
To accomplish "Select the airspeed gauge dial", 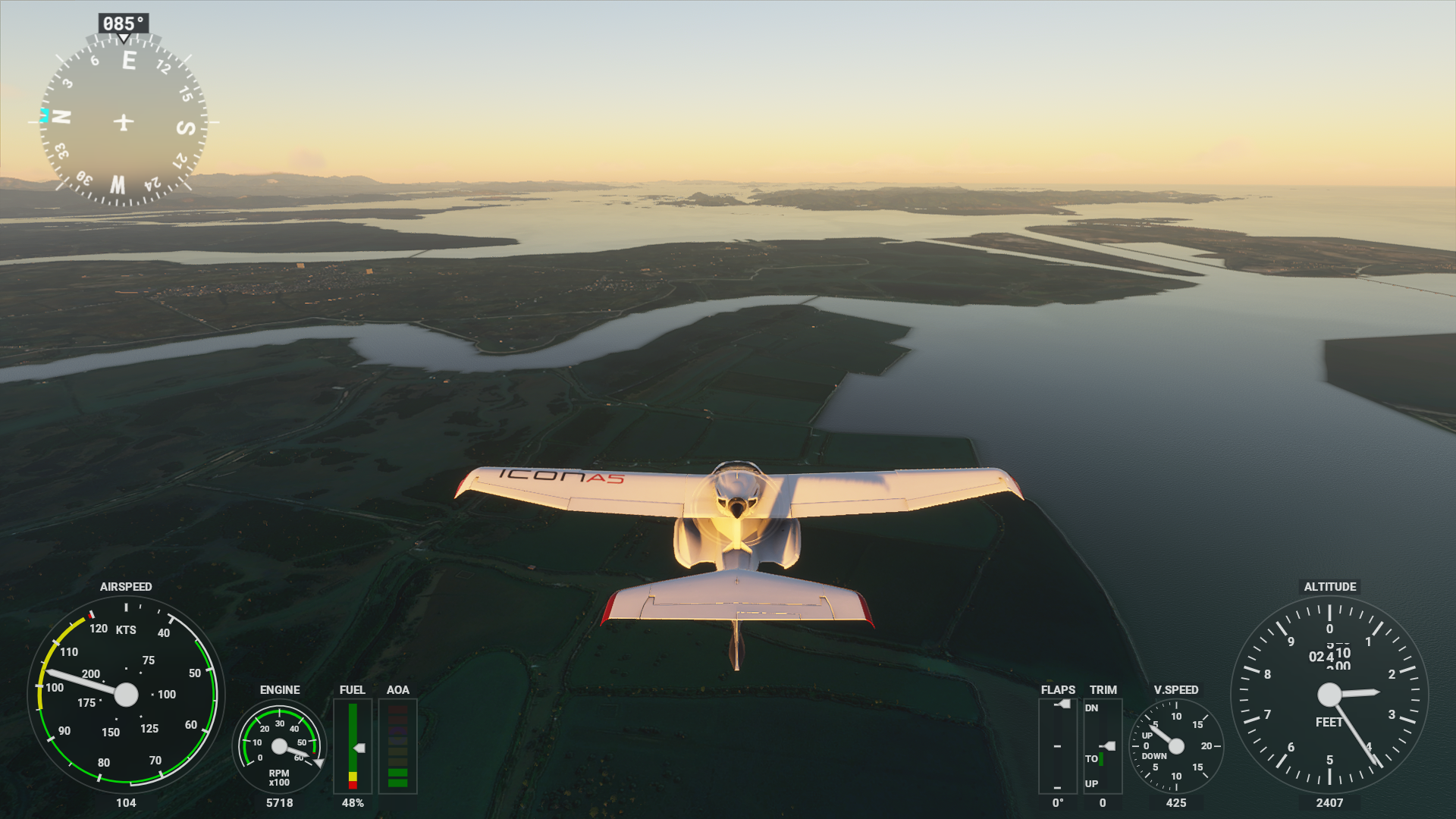I will (126, 694).
